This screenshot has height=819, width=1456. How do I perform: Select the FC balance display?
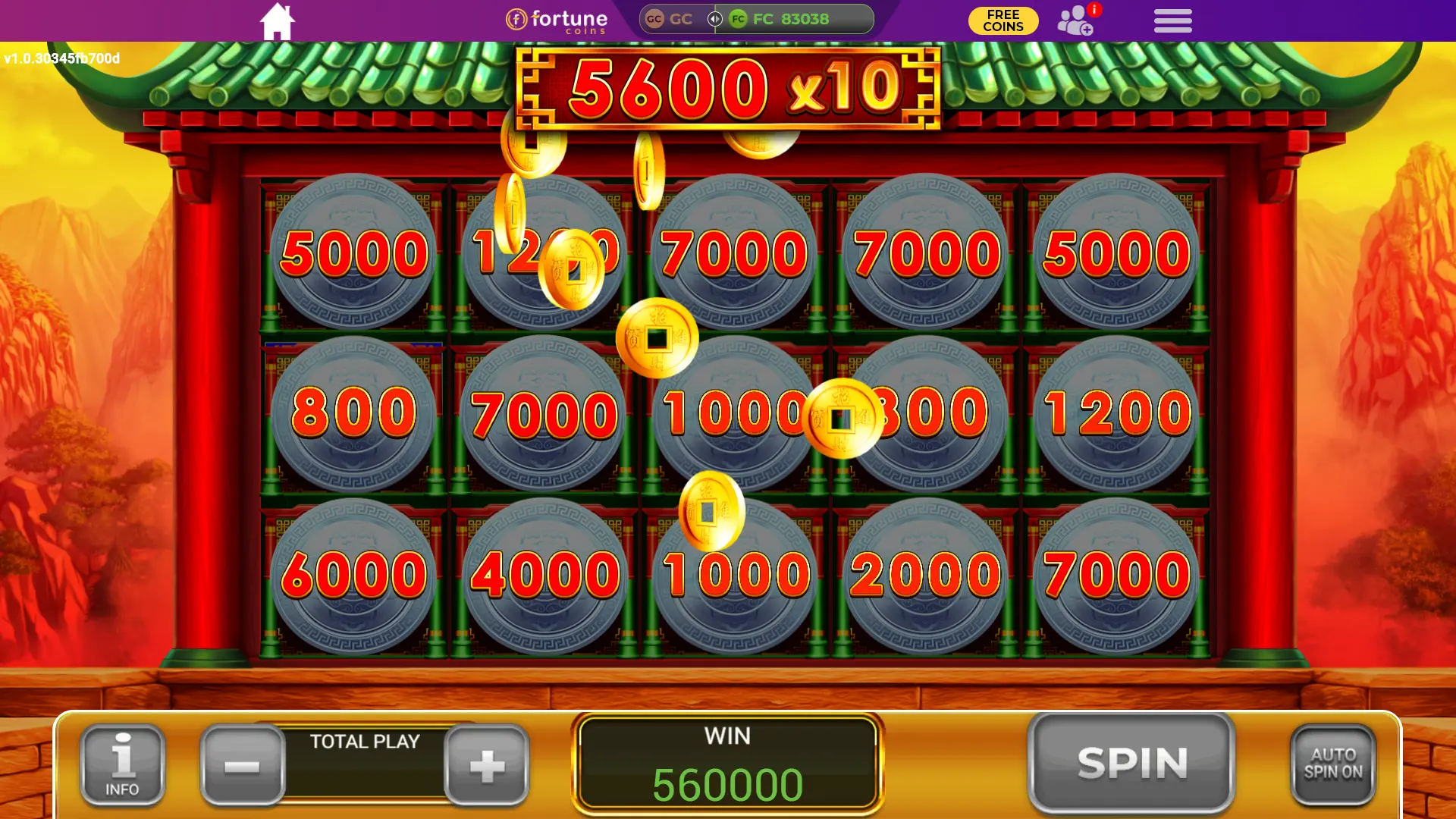(790, 19)
